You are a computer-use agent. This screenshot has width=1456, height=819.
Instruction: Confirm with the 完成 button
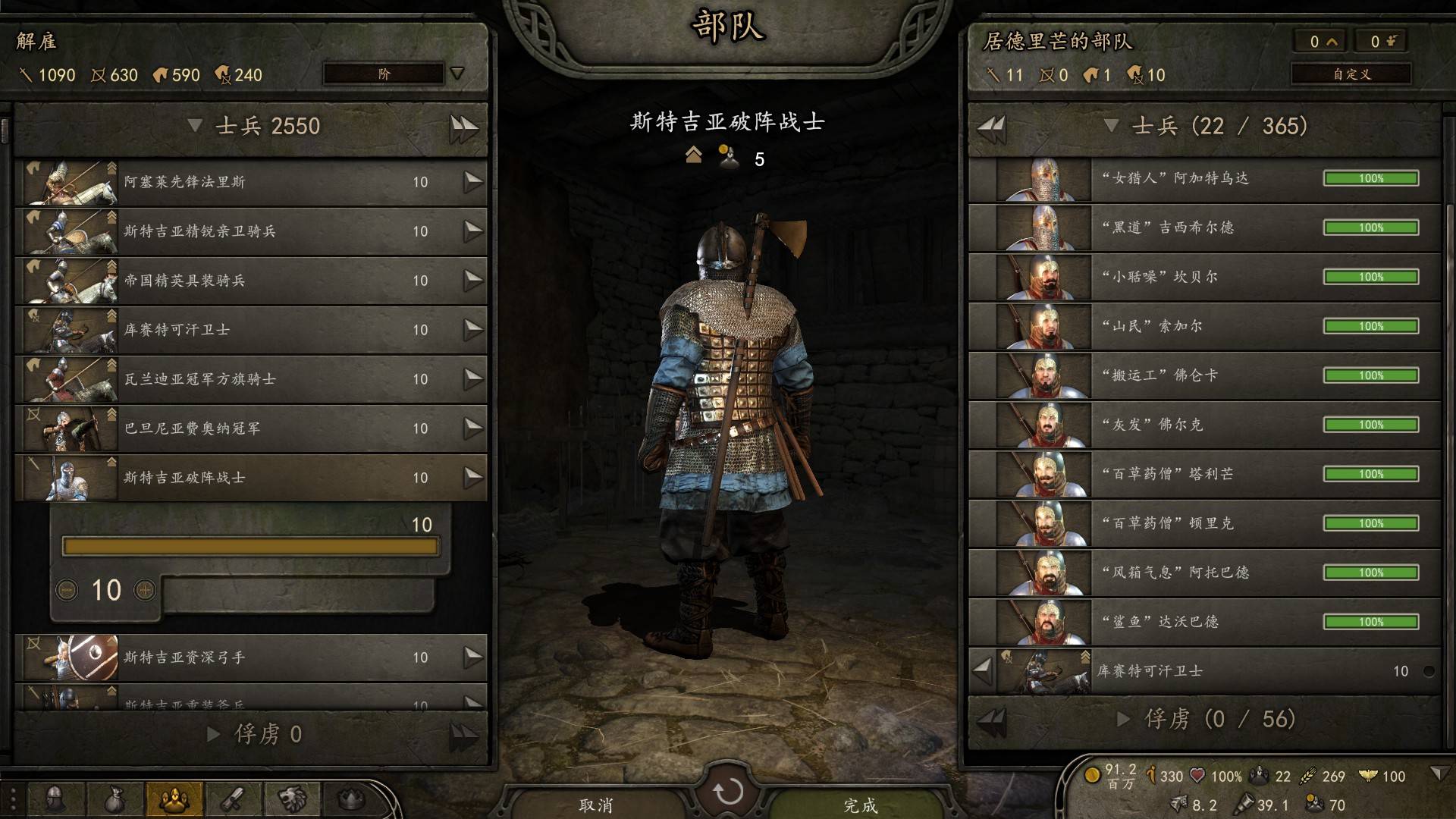coord(861,805)
